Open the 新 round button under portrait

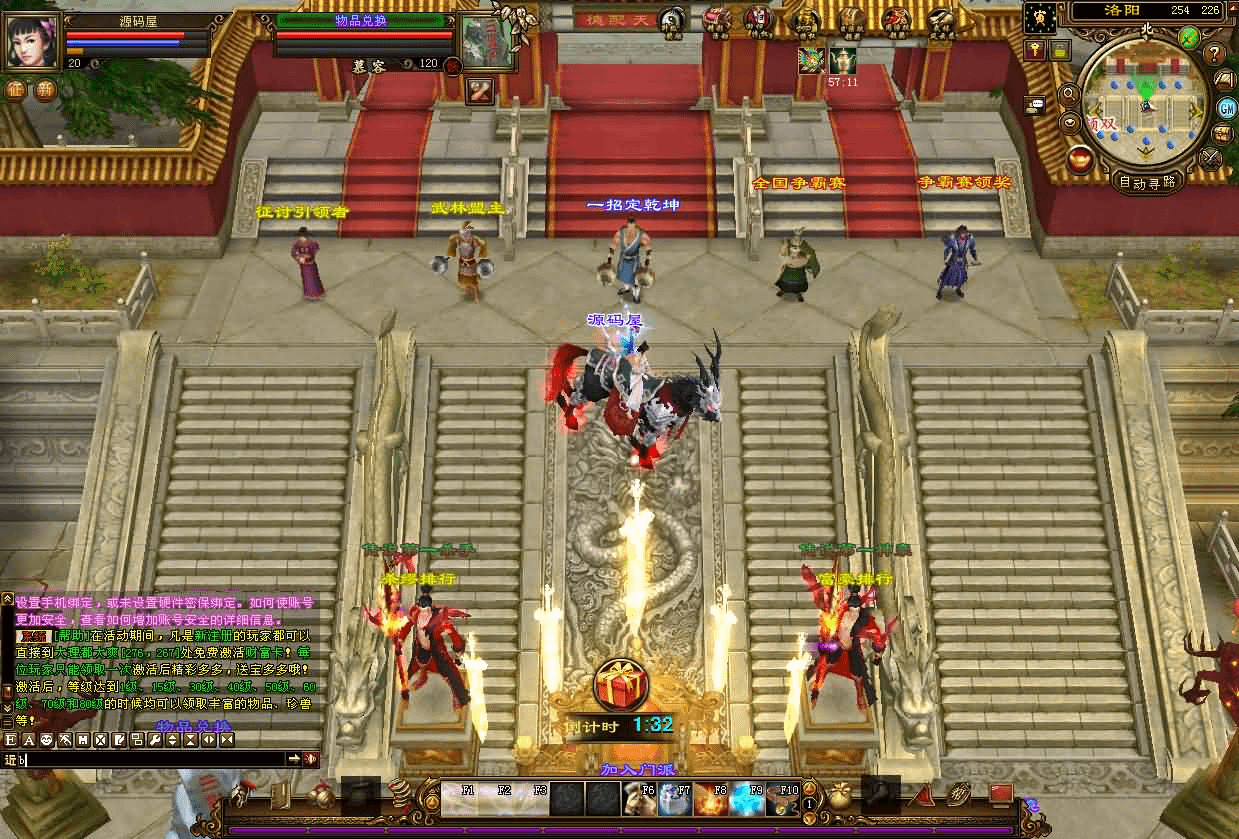46,90
